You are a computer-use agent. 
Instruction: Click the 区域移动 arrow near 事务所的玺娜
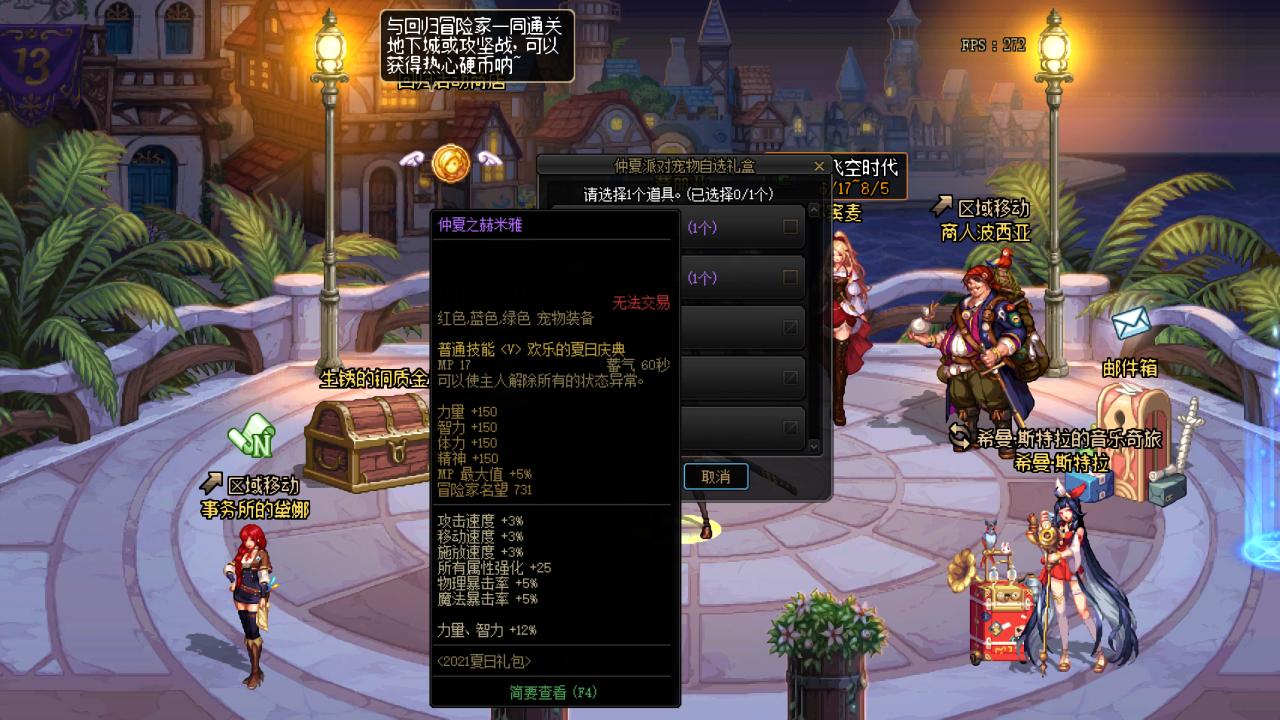[x=212, y=483]
